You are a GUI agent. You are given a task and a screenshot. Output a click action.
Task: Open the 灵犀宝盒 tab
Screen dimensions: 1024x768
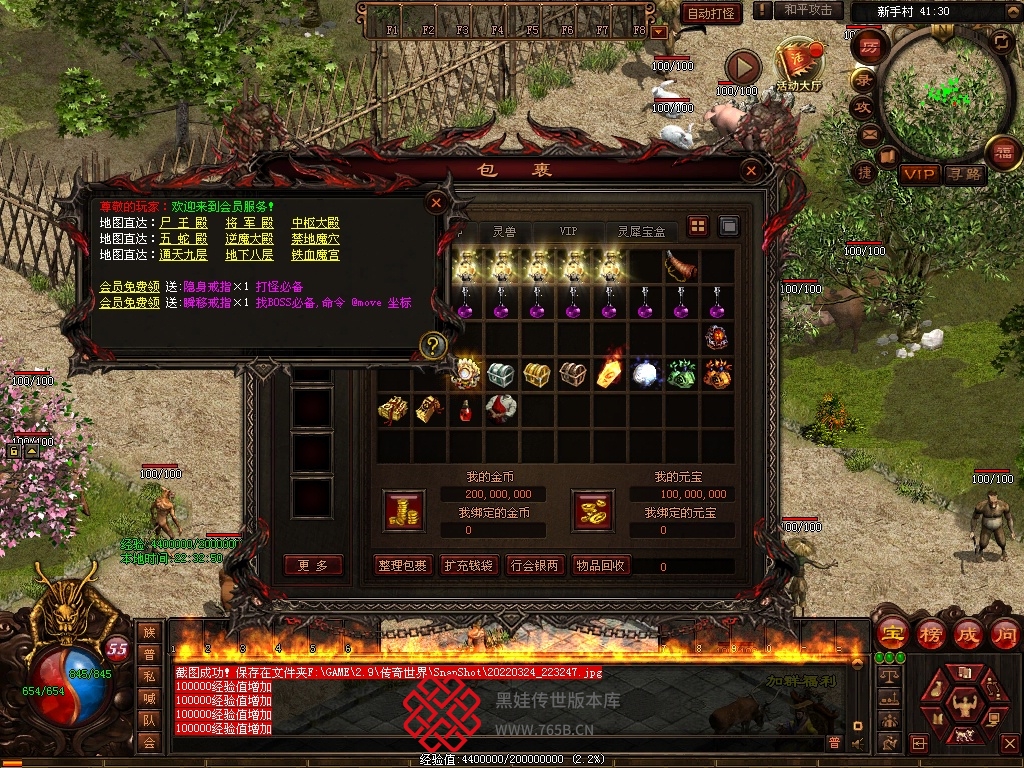pyautogui.click(x=641, y=231)
